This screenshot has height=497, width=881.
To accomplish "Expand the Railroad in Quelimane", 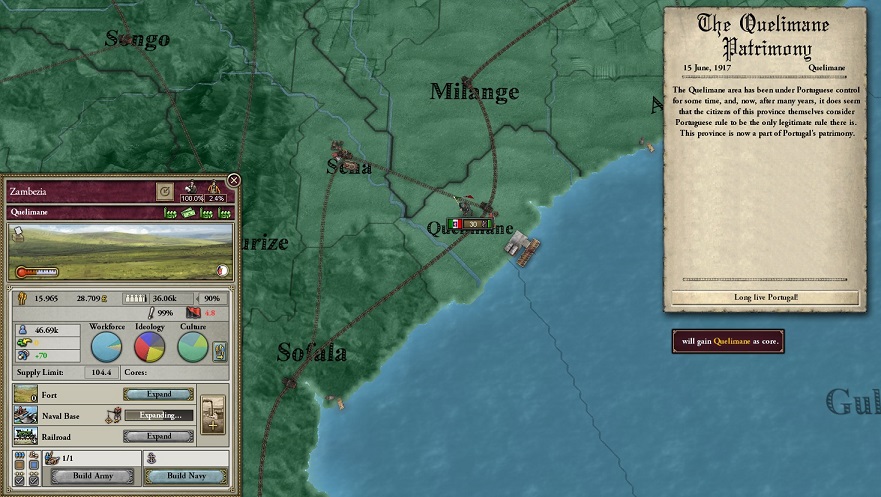I will pos(159,436).
